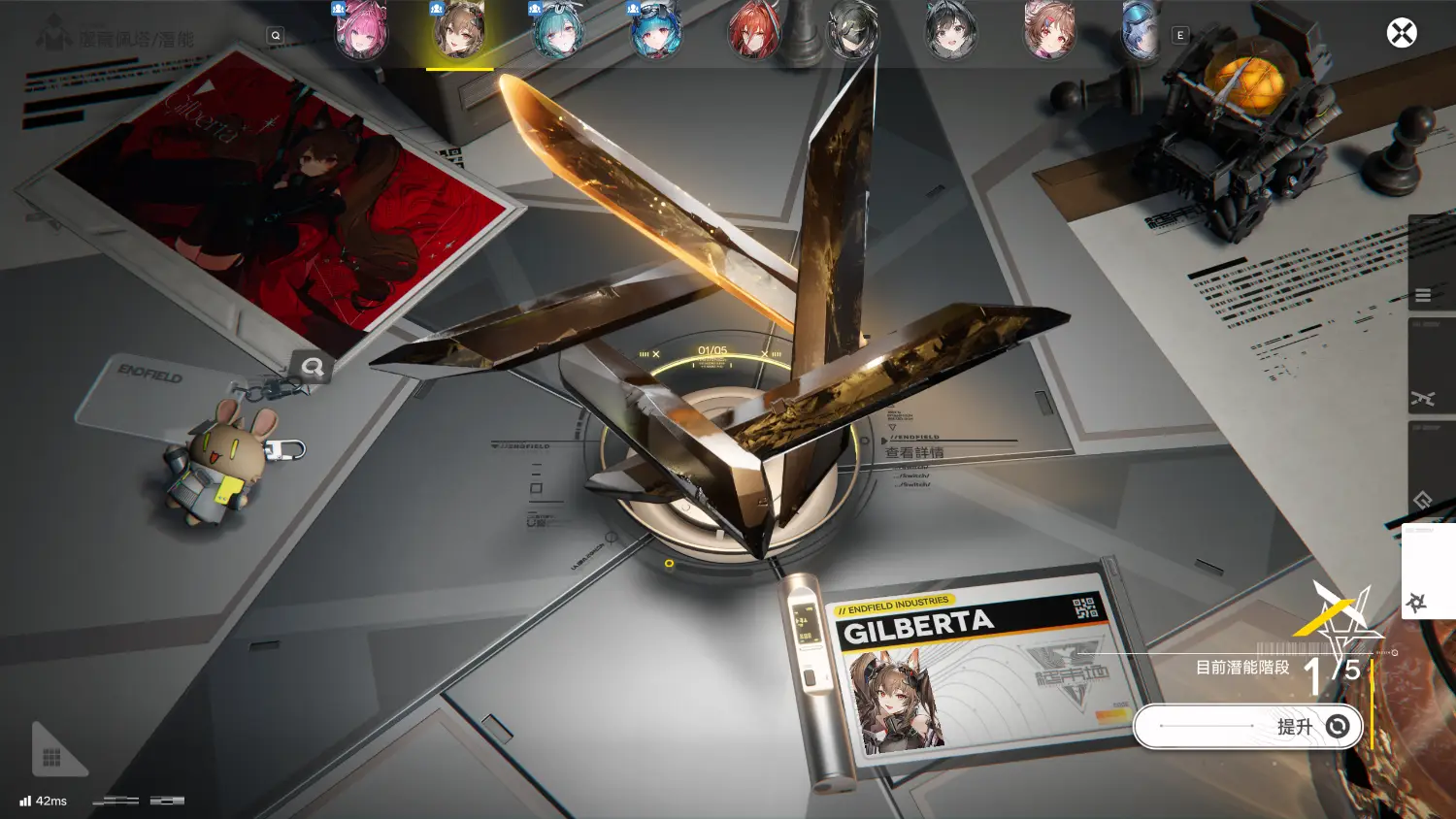
Task: Select the teal-haired operator with horseshoe headpiece
Action: [557, 31]
